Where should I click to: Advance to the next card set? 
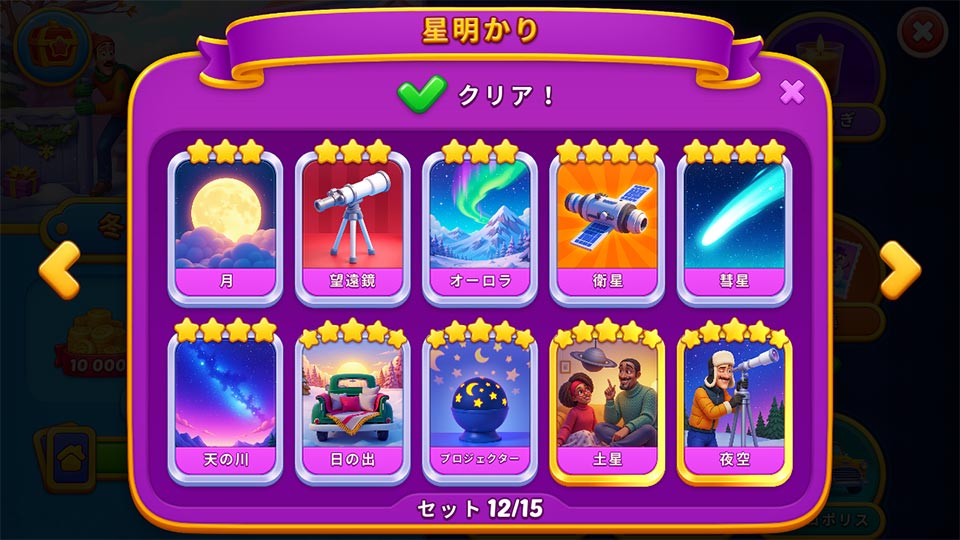tap(899, 270)
